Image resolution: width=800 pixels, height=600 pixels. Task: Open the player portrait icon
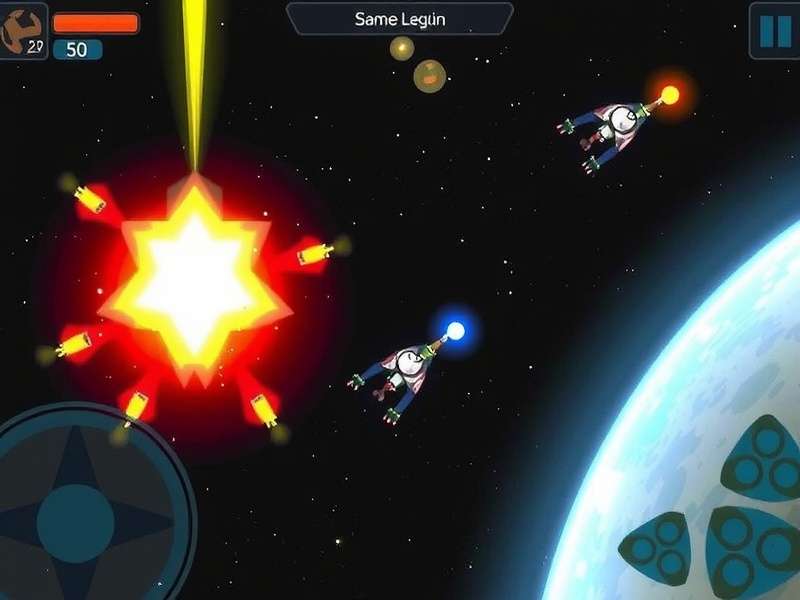tap(22, 30)
